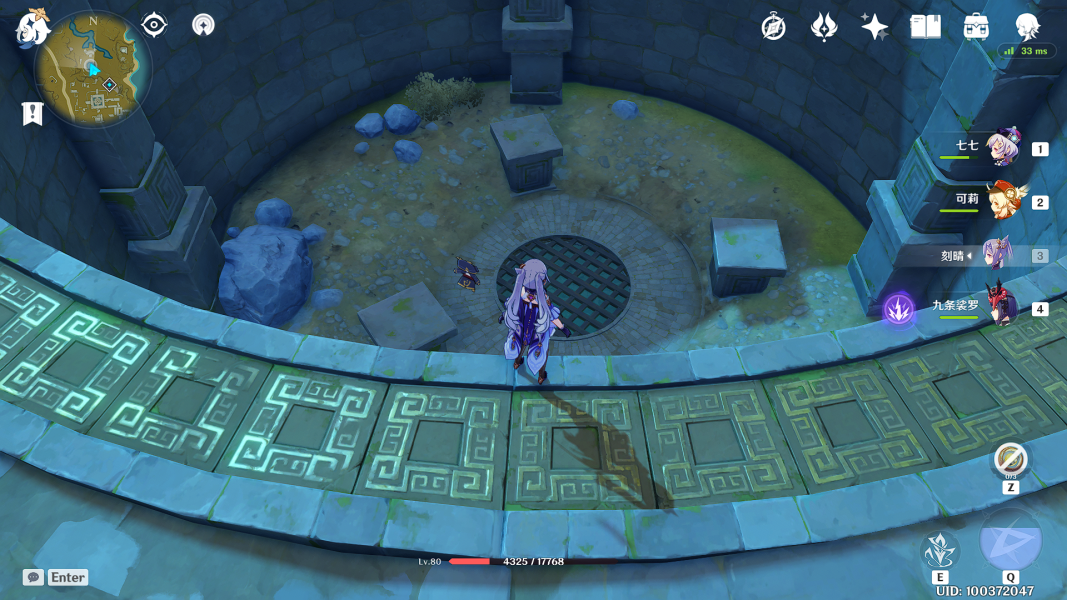Viewport: 1067px width, 600px height.
Task: Open the Paimon menu
Action: click(32, 28)
